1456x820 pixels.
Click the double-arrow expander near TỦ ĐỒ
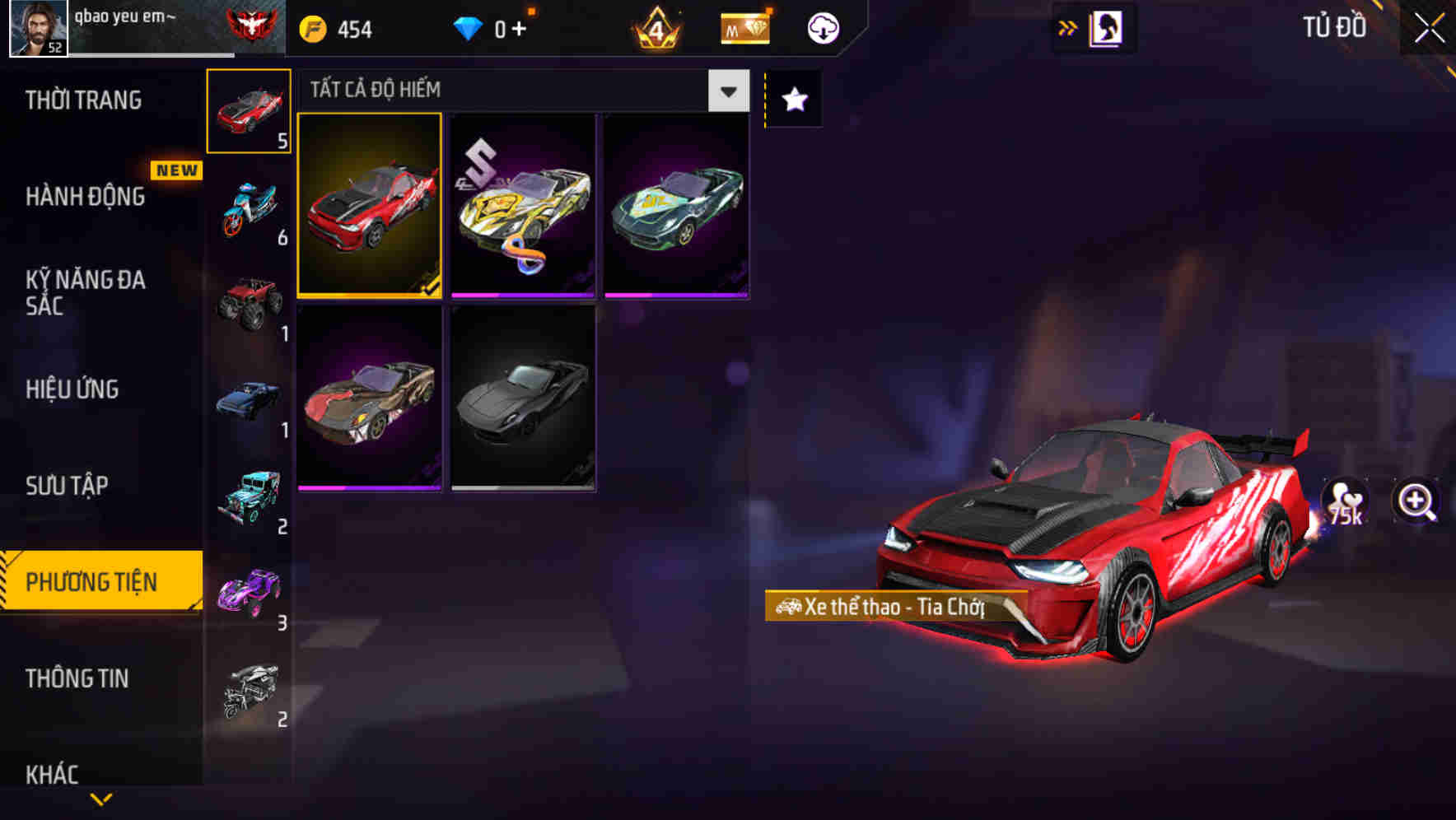1067,27
